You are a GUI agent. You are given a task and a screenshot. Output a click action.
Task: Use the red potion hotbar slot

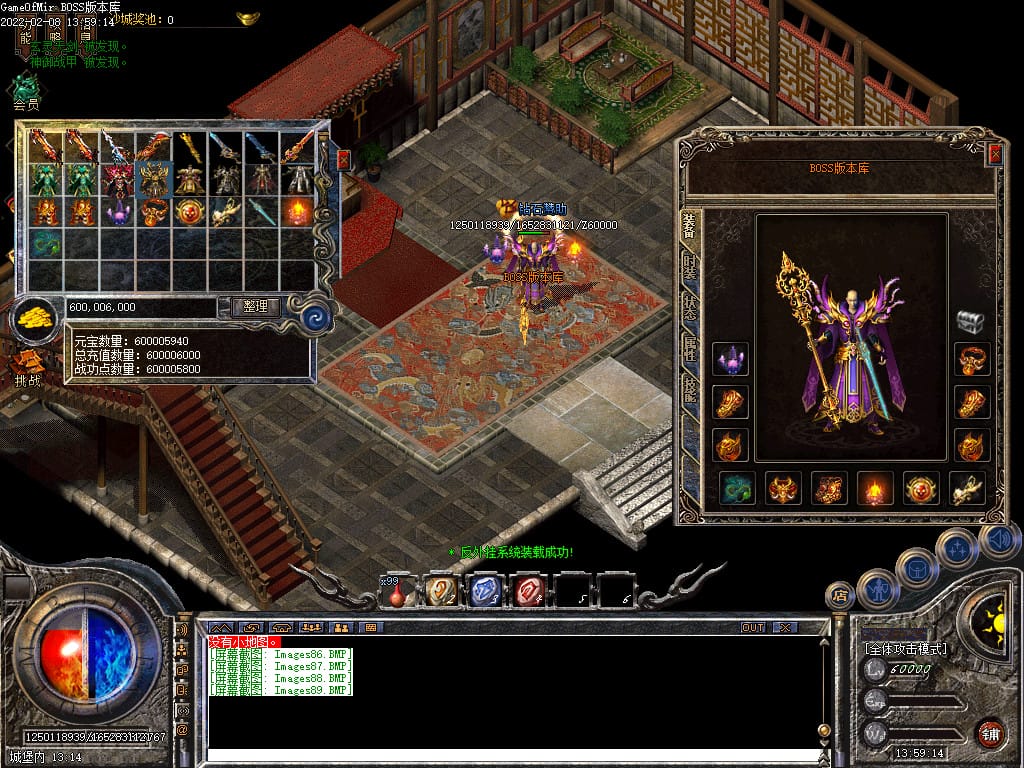(397, 592)
